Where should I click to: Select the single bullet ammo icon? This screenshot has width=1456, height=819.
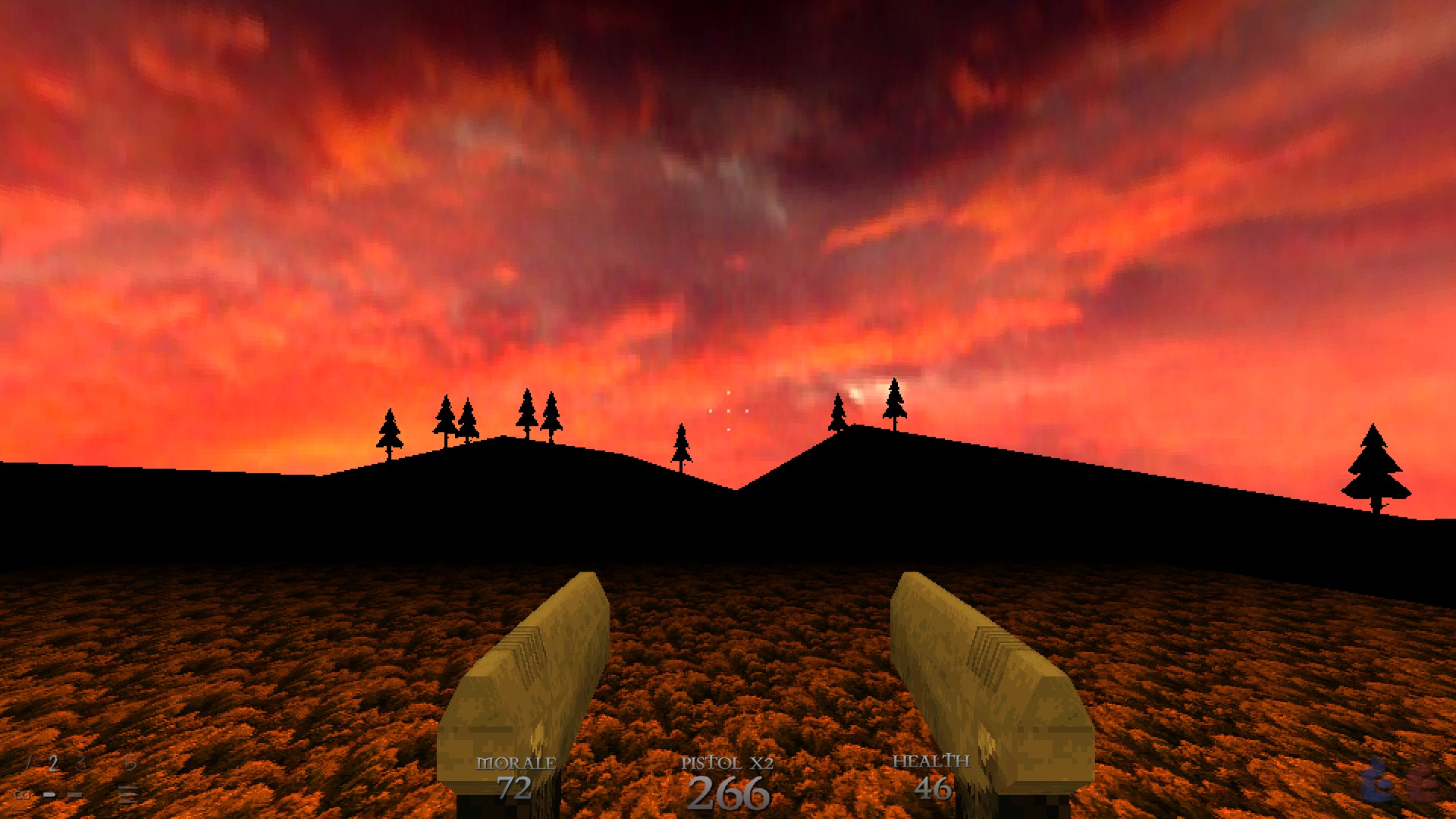coord(50,795)
